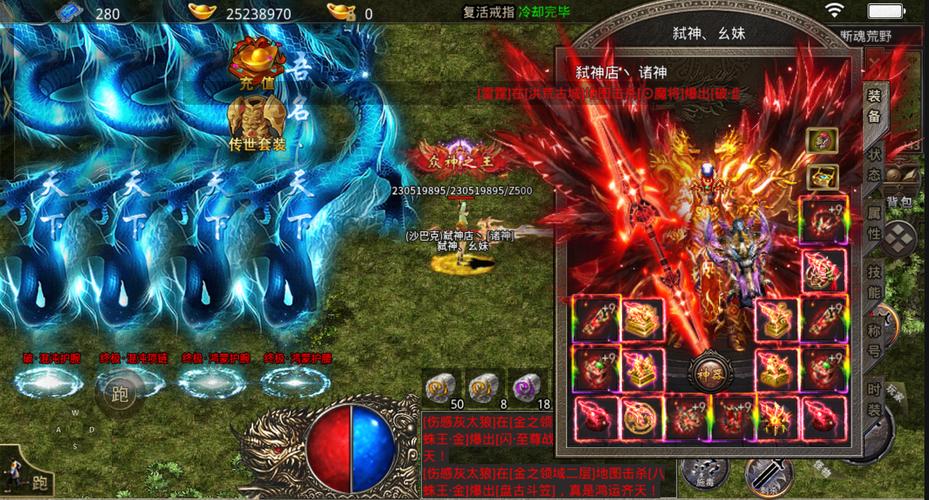
Task: Use the yellow scroll stone with count 50
Action: (440, 383)
